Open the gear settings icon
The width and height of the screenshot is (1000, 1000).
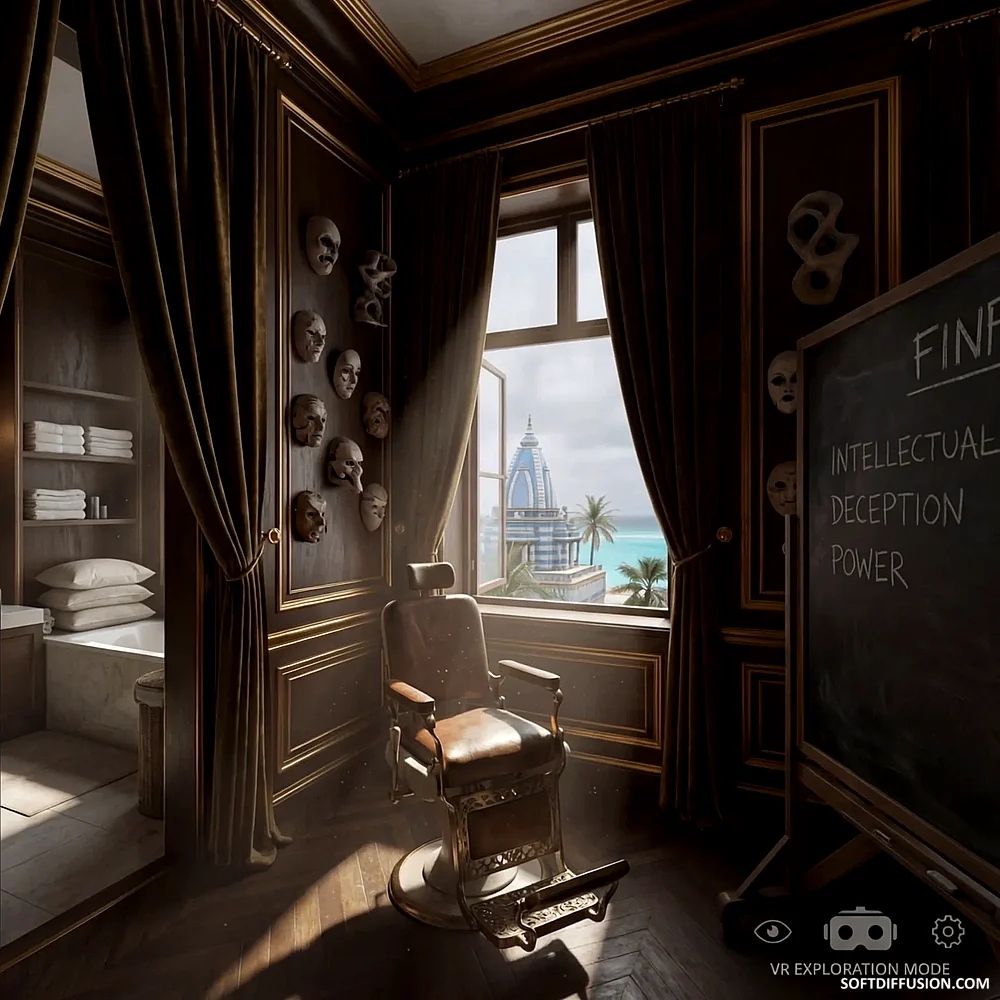click(948, 931)
